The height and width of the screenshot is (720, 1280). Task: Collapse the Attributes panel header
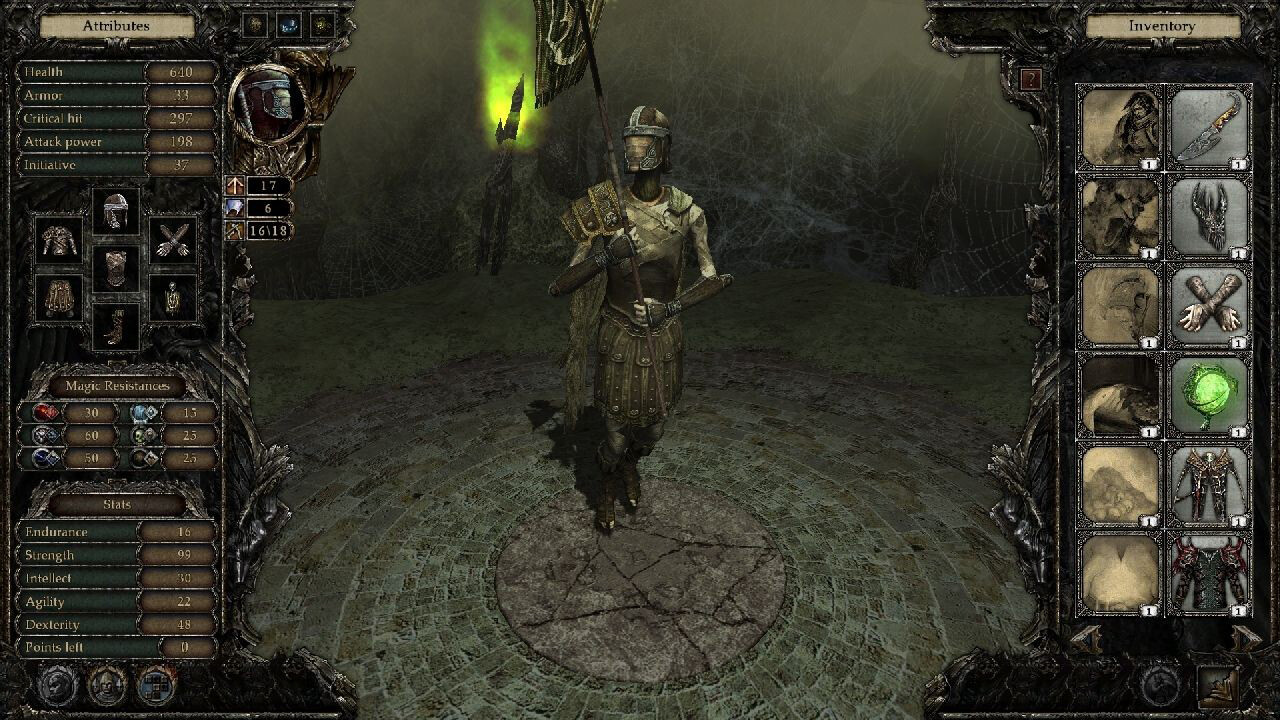tap(115, 25)
